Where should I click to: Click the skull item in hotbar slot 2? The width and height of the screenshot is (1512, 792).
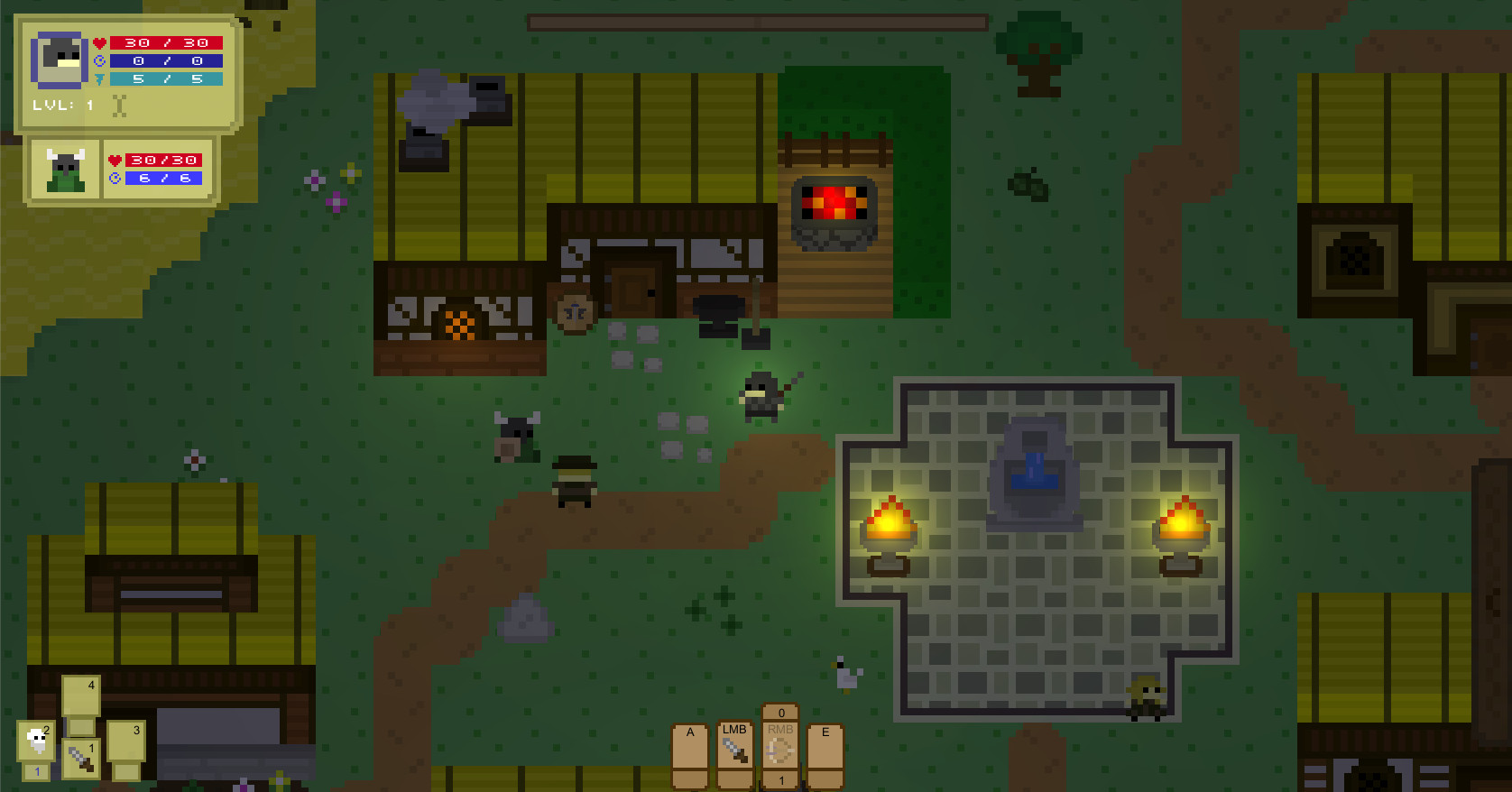pos(36,739)
